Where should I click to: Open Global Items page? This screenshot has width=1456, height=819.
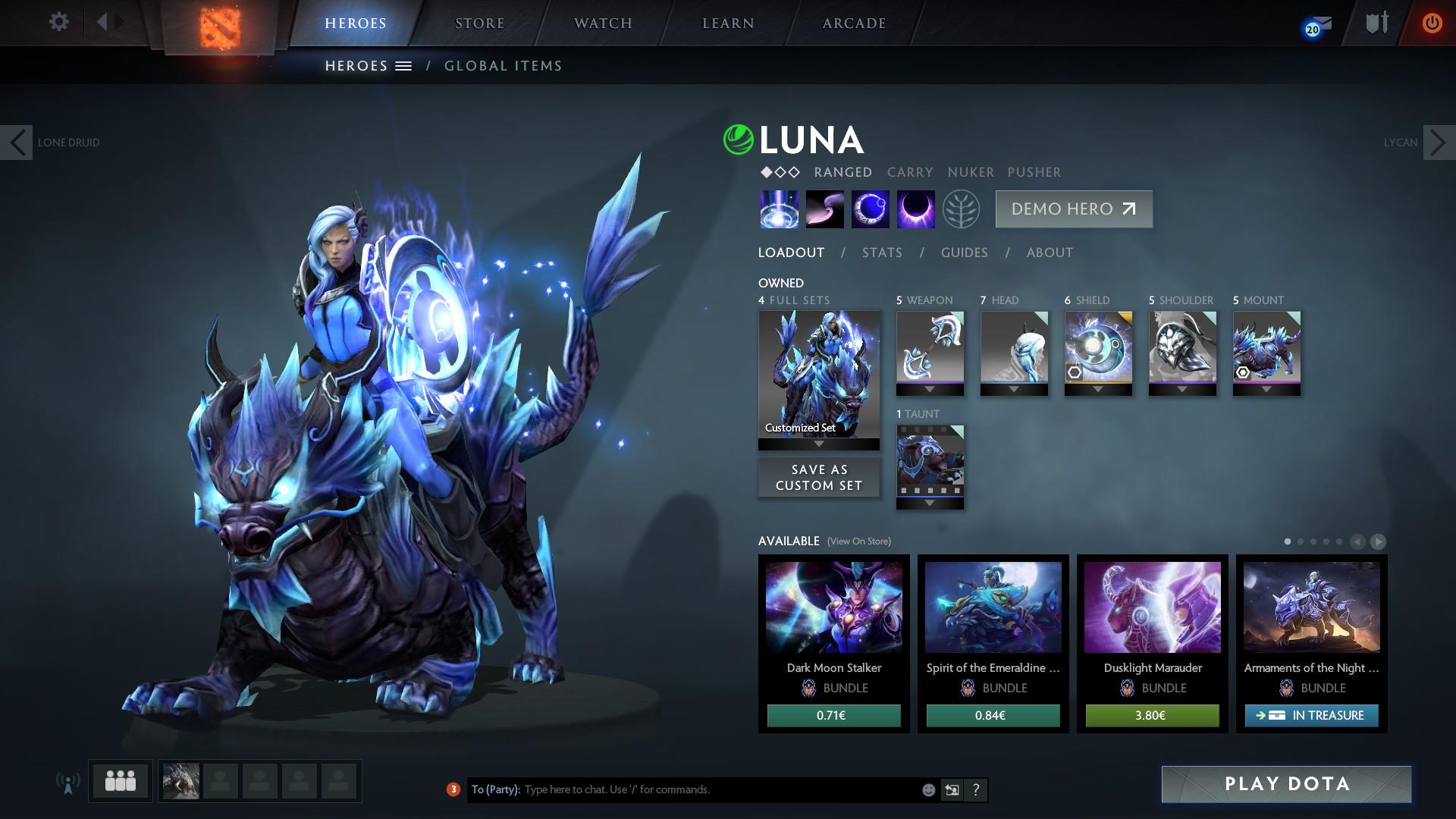click(x=503, y=66)
